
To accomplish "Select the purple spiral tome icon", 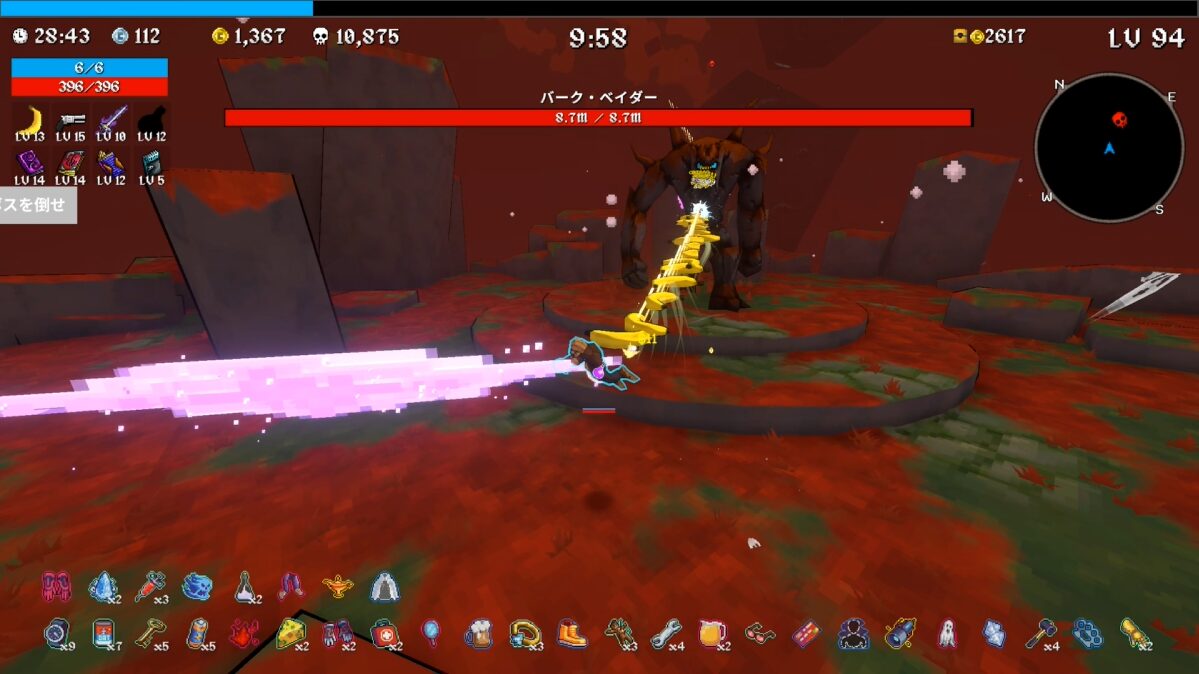I will tap(30, 162).
